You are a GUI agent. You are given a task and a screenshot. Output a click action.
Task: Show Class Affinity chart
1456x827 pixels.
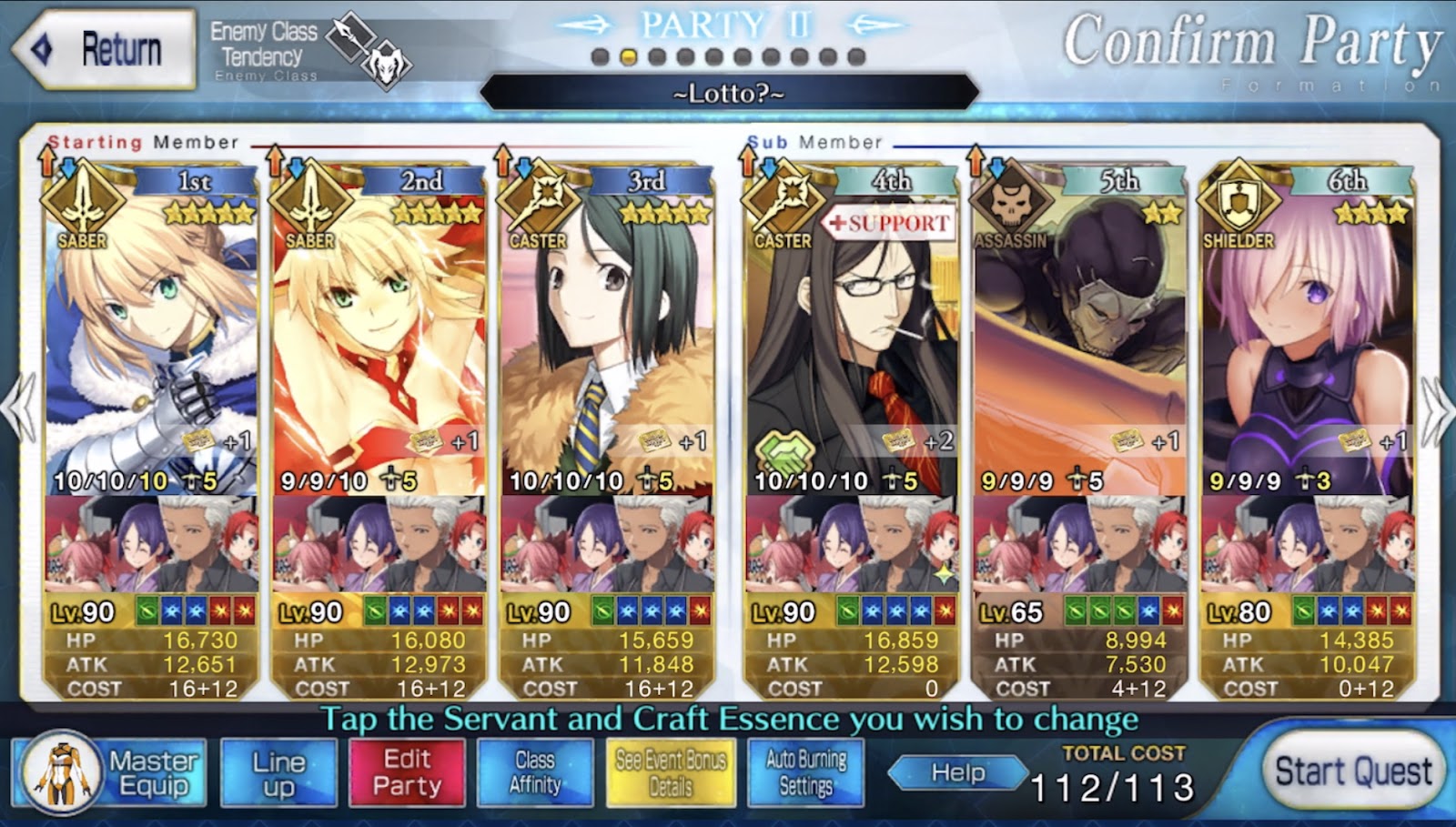(535, 772)
